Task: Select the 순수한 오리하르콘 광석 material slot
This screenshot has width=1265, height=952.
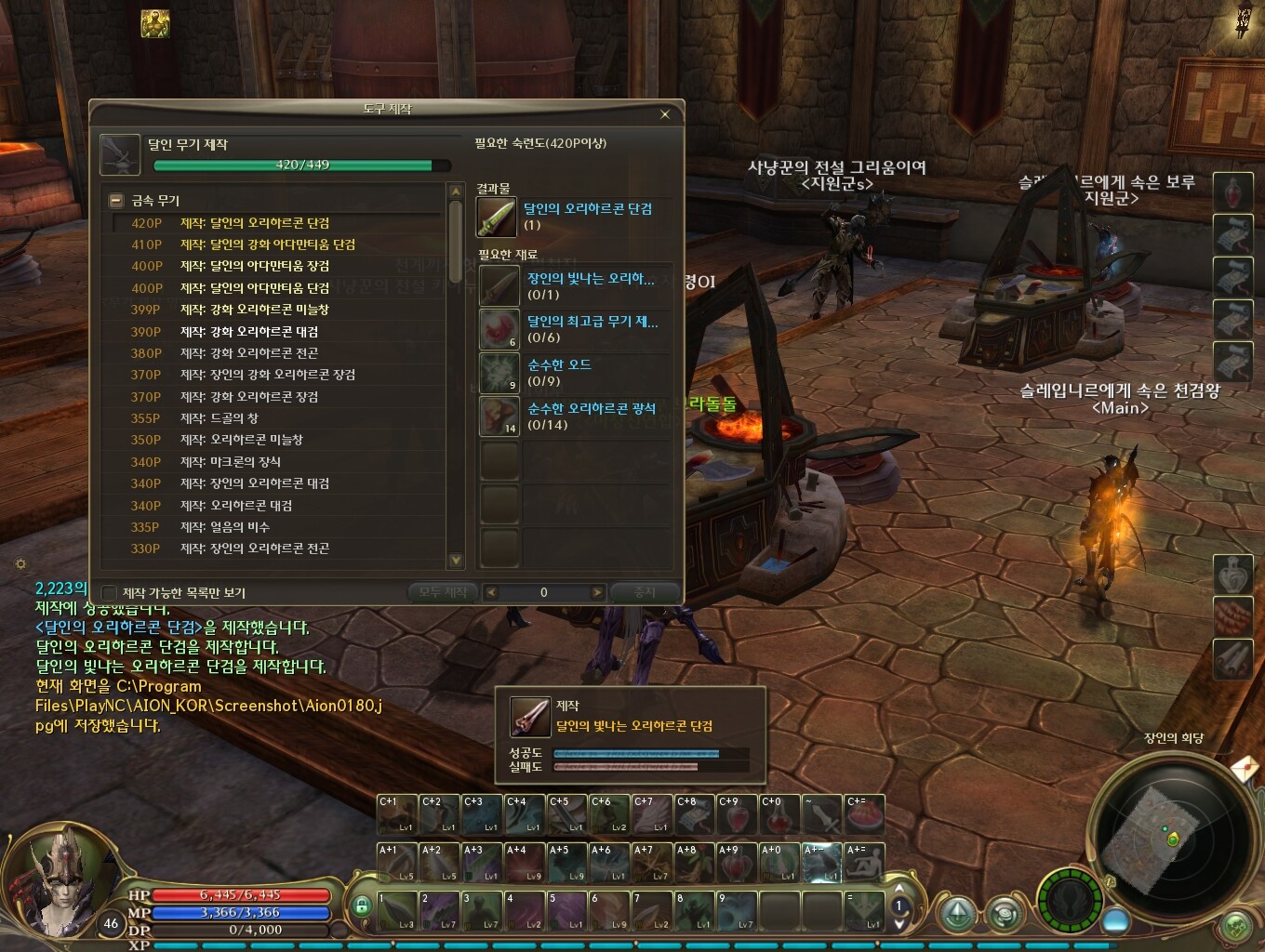Action: pyautogui.click(x=499, y=416)
